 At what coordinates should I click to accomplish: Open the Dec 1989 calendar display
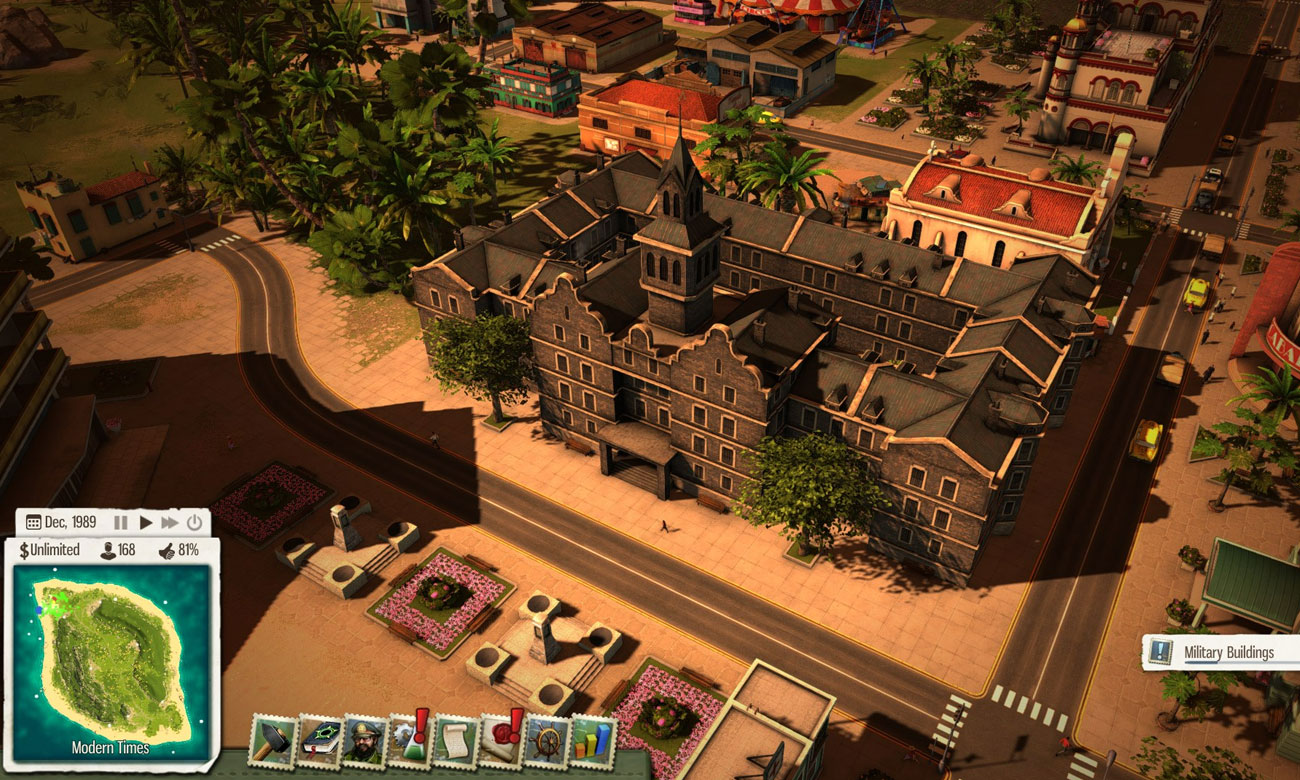60,522
